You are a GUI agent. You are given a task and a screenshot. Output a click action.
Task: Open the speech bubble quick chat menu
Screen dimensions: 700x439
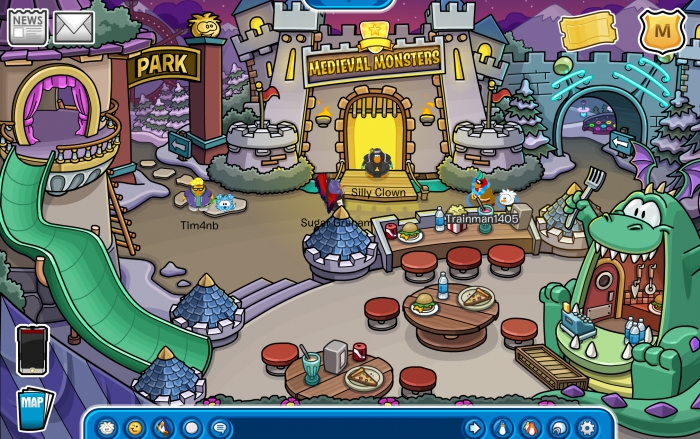click(x=220, y=427)
